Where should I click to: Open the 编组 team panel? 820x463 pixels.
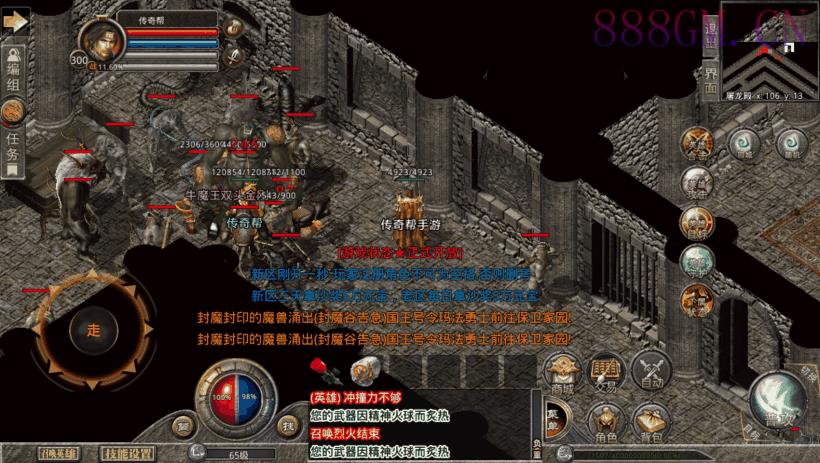[x=13, y=74]
